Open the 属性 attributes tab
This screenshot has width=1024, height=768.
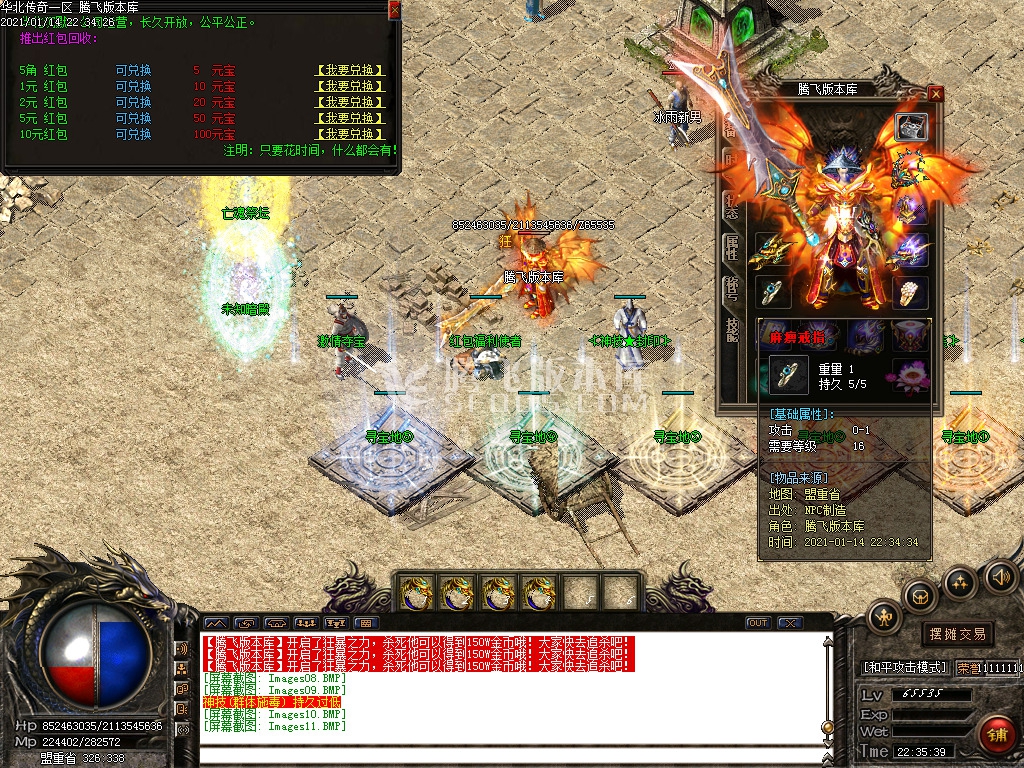click(730, 248)
